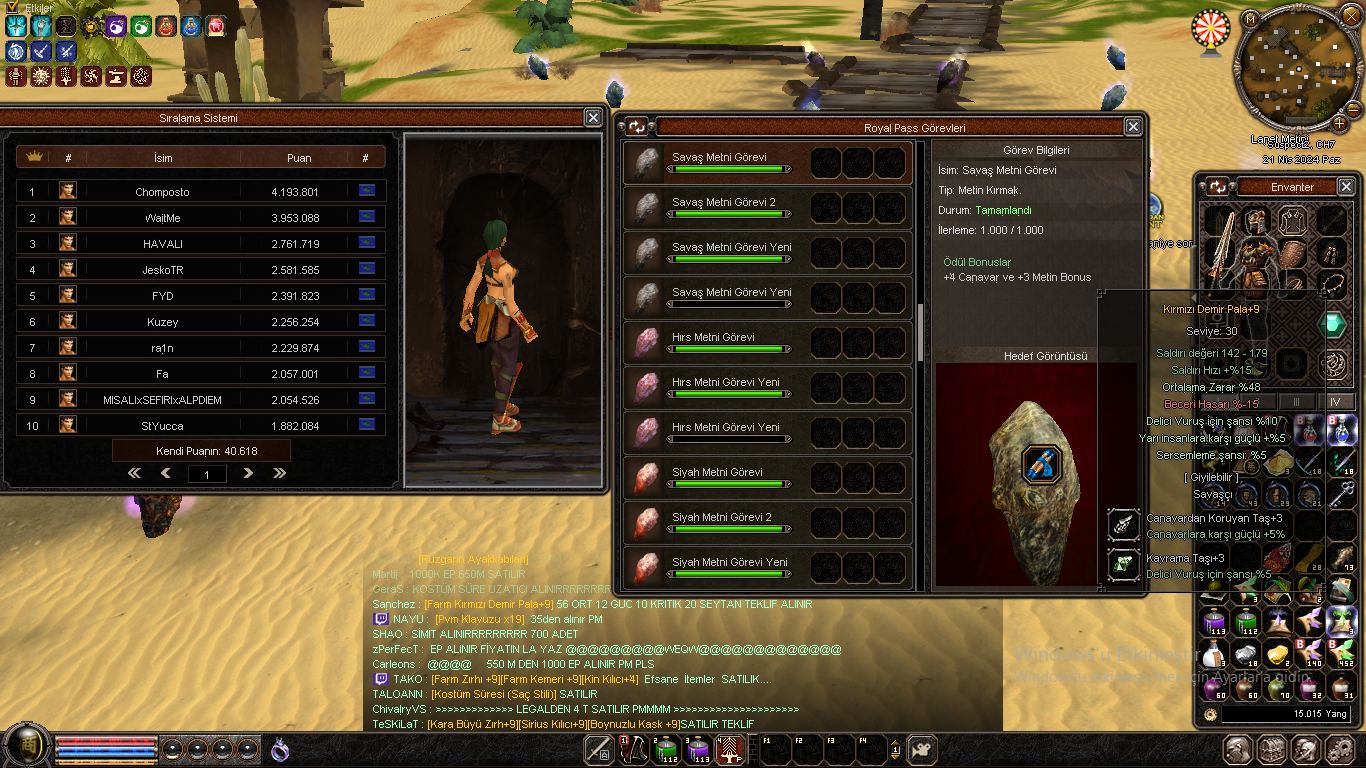This screenshot has width=1366, height=768.
Task: Select the StYucca ranking row
Action: tap(200, 426)
